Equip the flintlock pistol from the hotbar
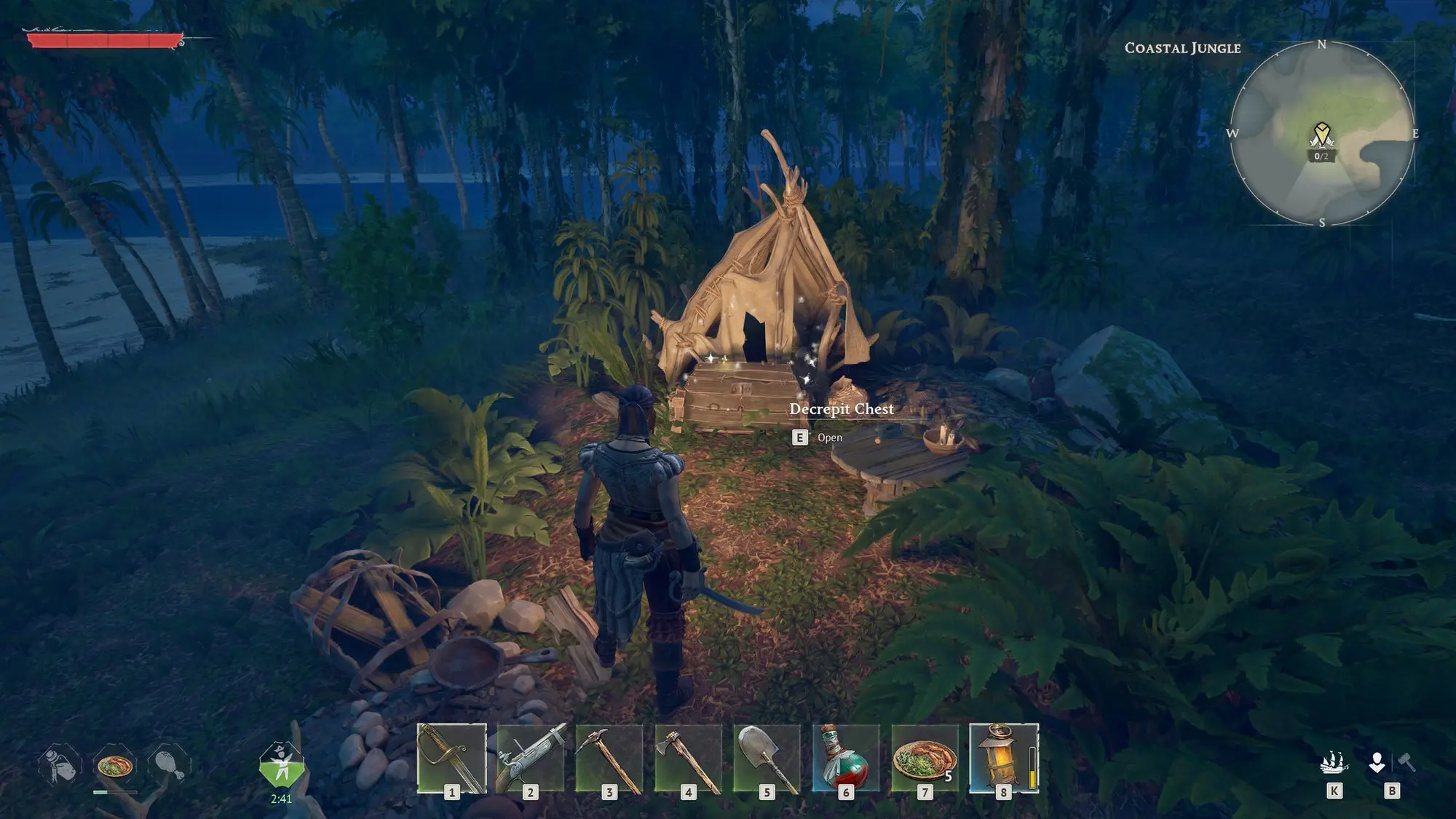Viewport: 1456px width, 819px height. click(531, 758)
